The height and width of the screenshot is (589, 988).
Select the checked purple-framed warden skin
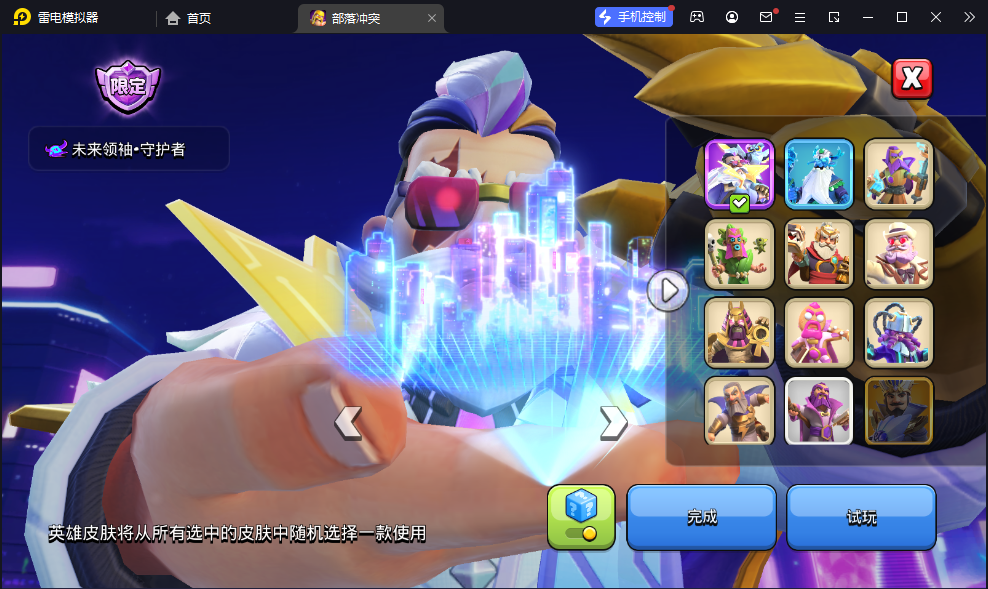click(x=739, y=173)
